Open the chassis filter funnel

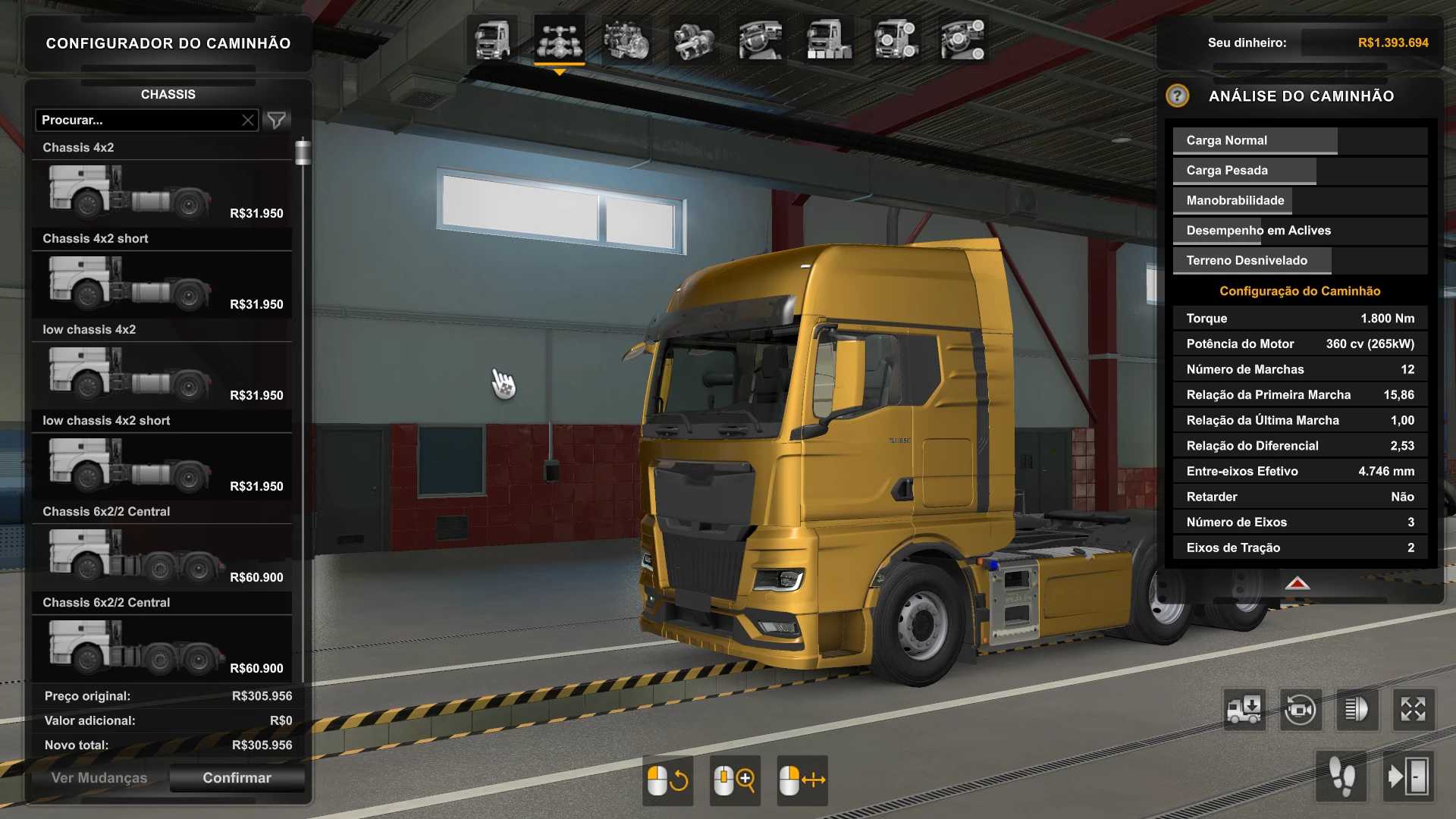point(277,120)
